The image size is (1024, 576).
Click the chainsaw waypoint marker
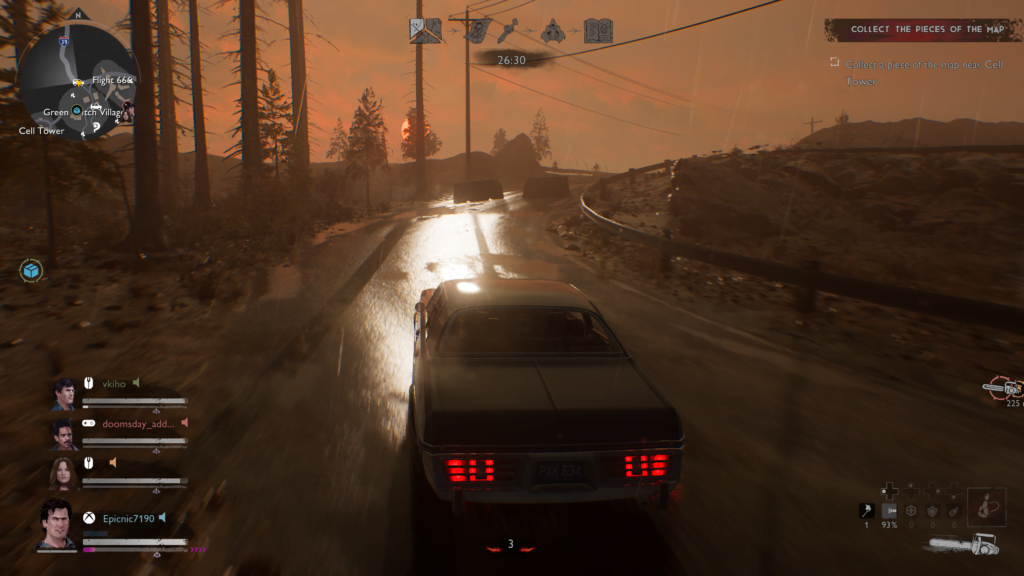point(1002,388)
